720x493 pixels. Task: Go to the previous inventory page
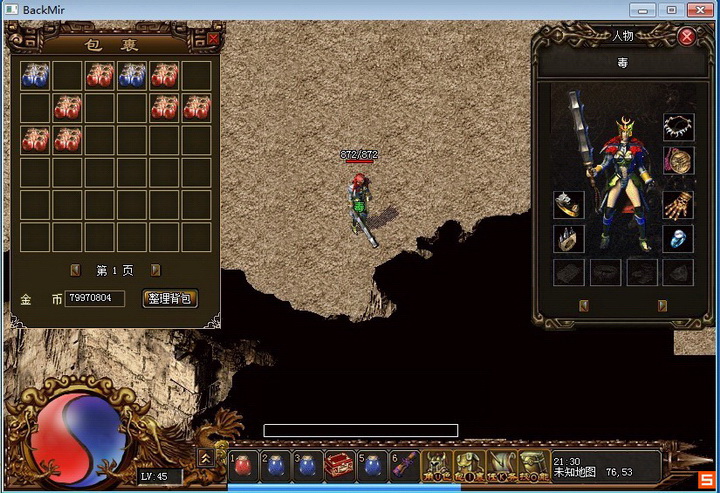tap(75, 270)
